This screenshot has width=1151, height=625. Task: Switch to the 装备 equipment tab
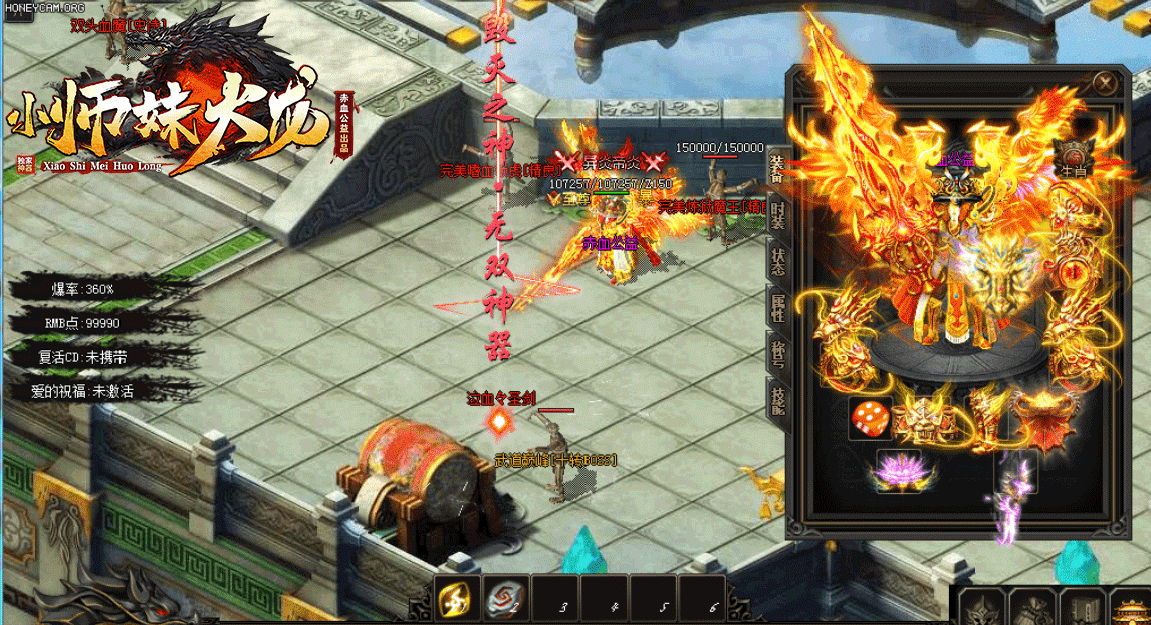coord(776,169)
